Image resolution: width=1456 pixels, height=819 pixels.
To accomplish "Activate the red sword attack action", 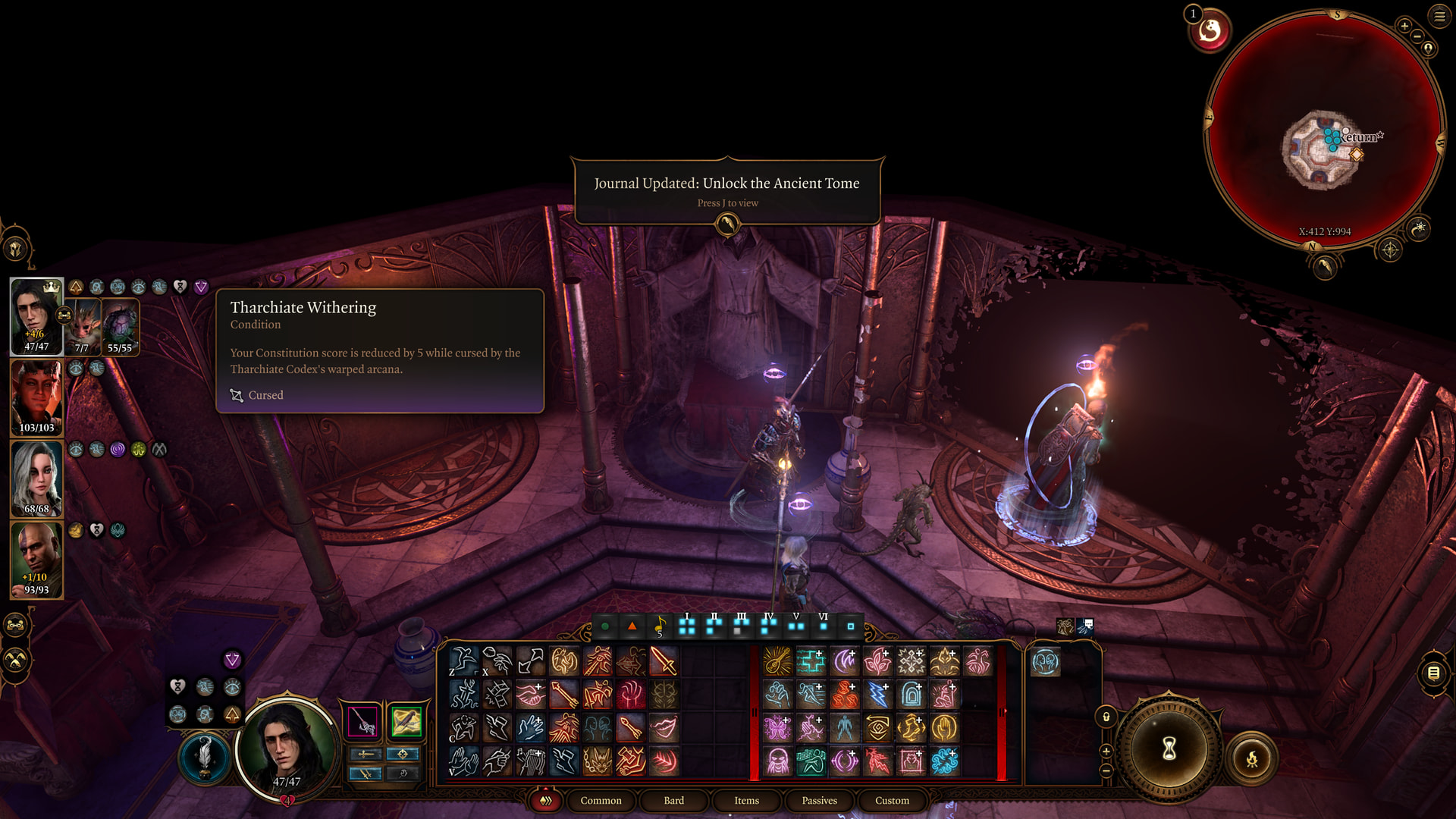I will (664, 661).
